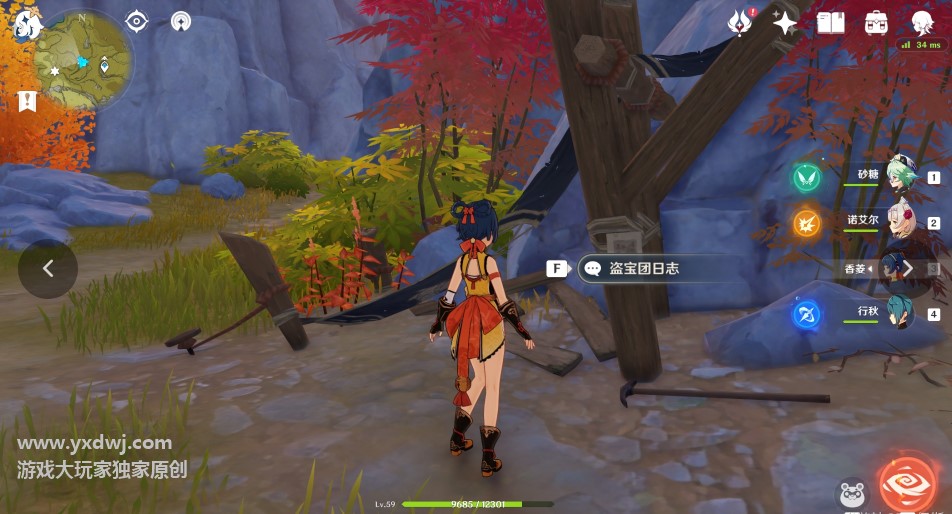This screenshot has height=514, width=952.
Task: Open the character profile head icon
Action: pyautogui.click(x=922, y=22)
